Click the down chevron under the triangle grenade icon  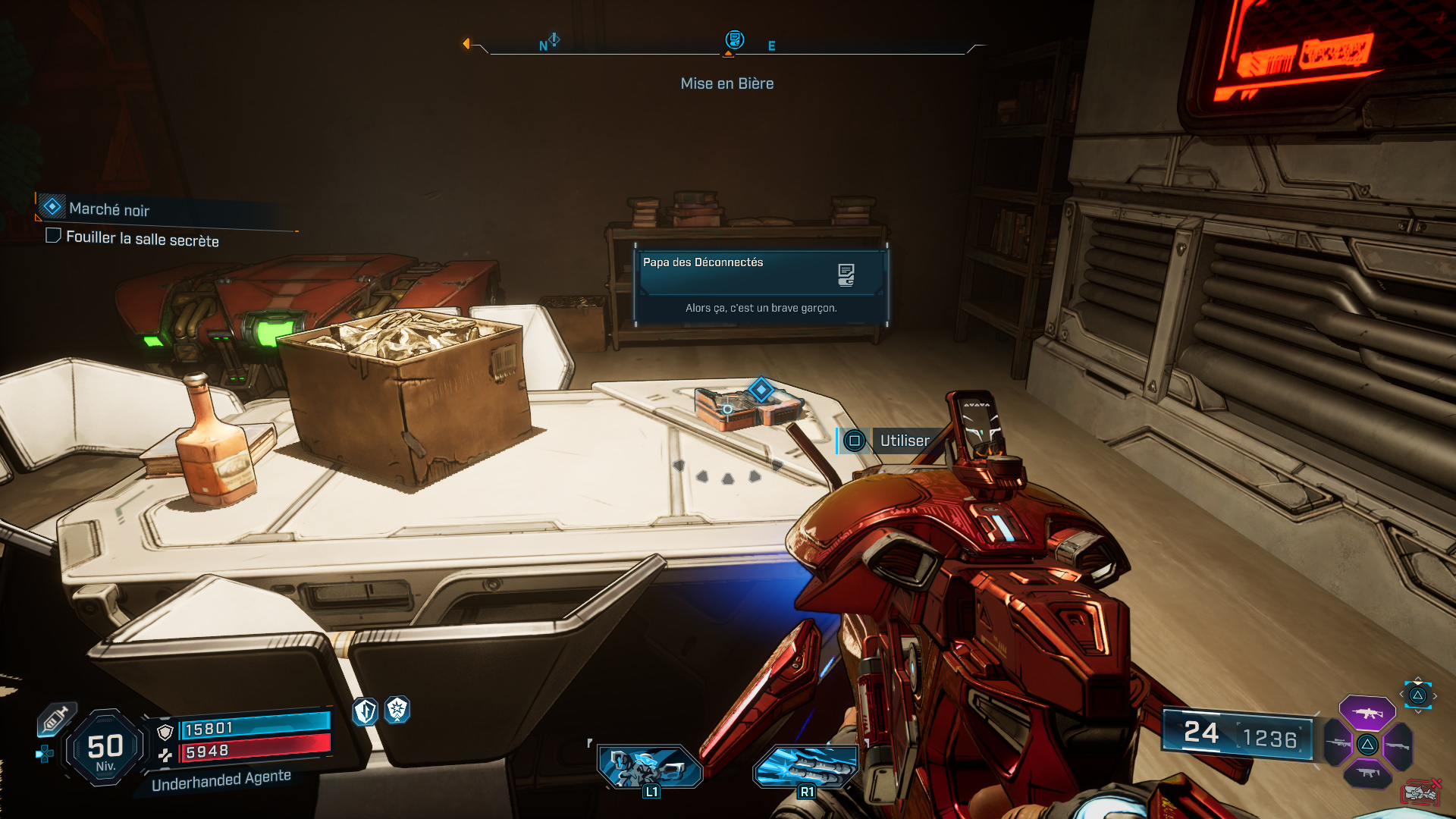(x=1417, y=711)
